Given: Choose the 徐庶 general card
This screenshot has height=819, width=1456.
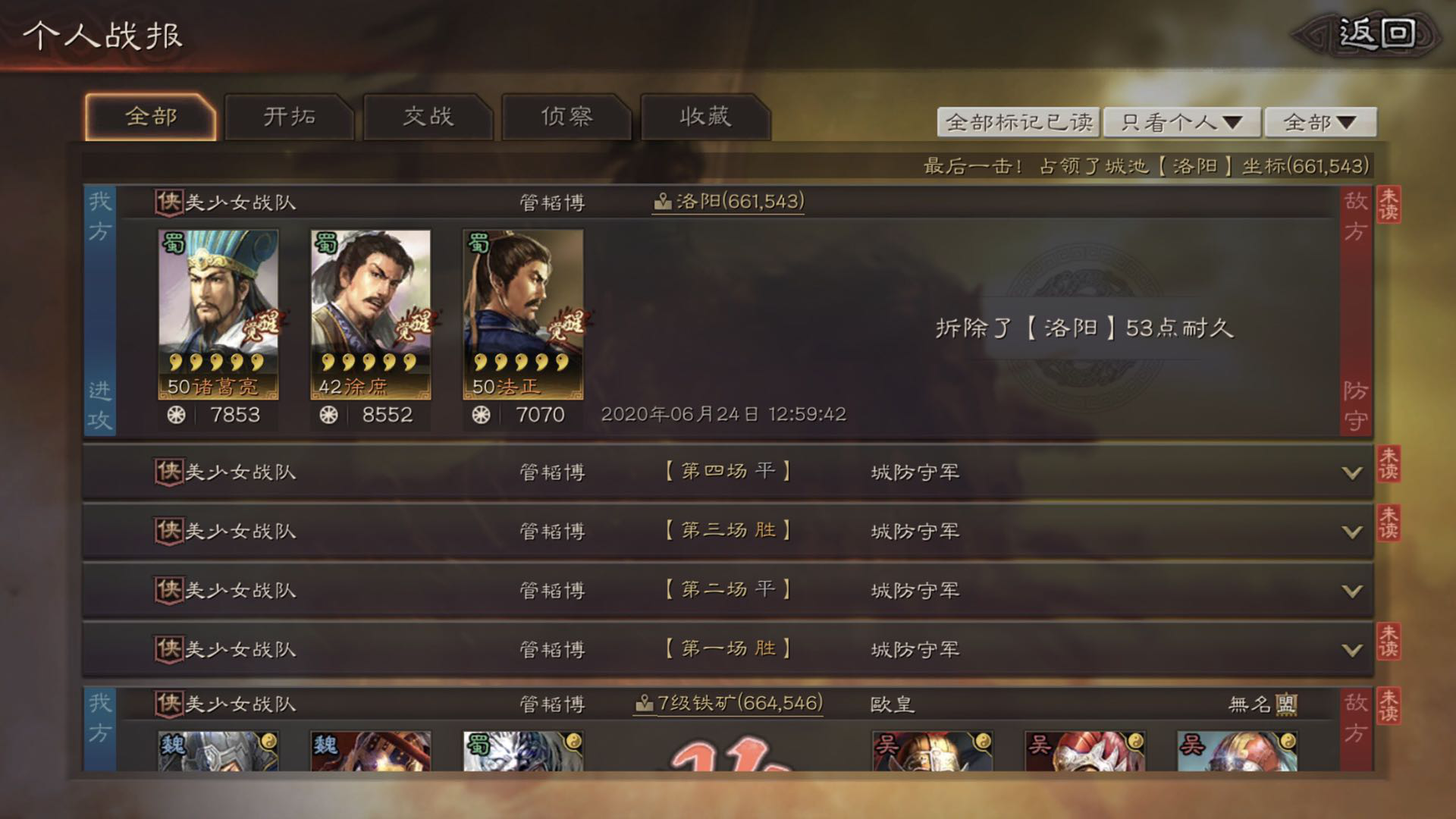Looking at the screenshot, I should (370, 314).
